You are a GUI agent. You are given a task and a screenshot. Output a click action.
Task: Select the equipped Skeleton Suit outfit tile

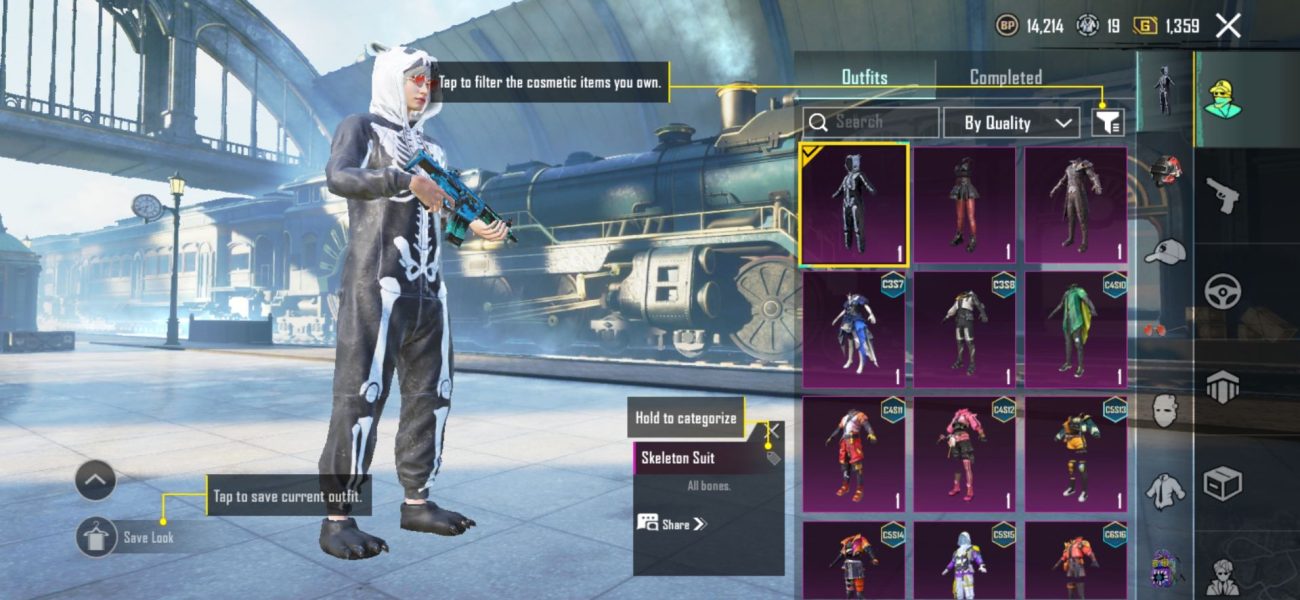[x=853, y=205]
